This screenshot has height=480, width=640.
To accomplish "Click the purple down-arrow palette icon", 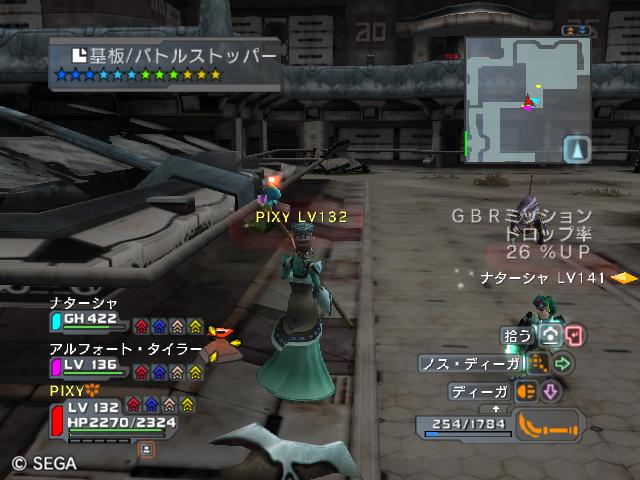I will coord(550,391).
